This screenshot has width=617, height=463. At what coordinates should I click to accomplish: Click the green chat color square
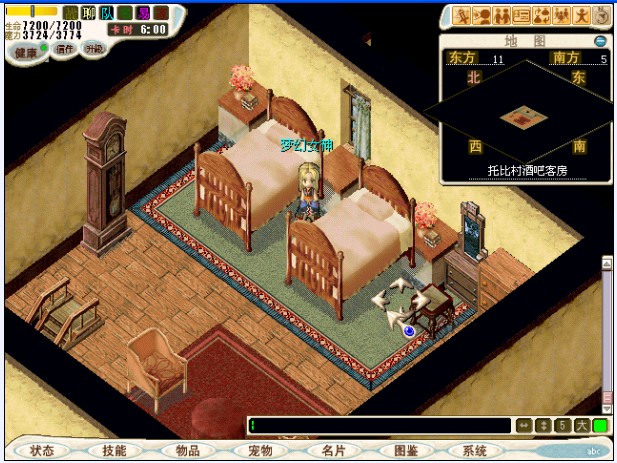(x=600, y=426)
